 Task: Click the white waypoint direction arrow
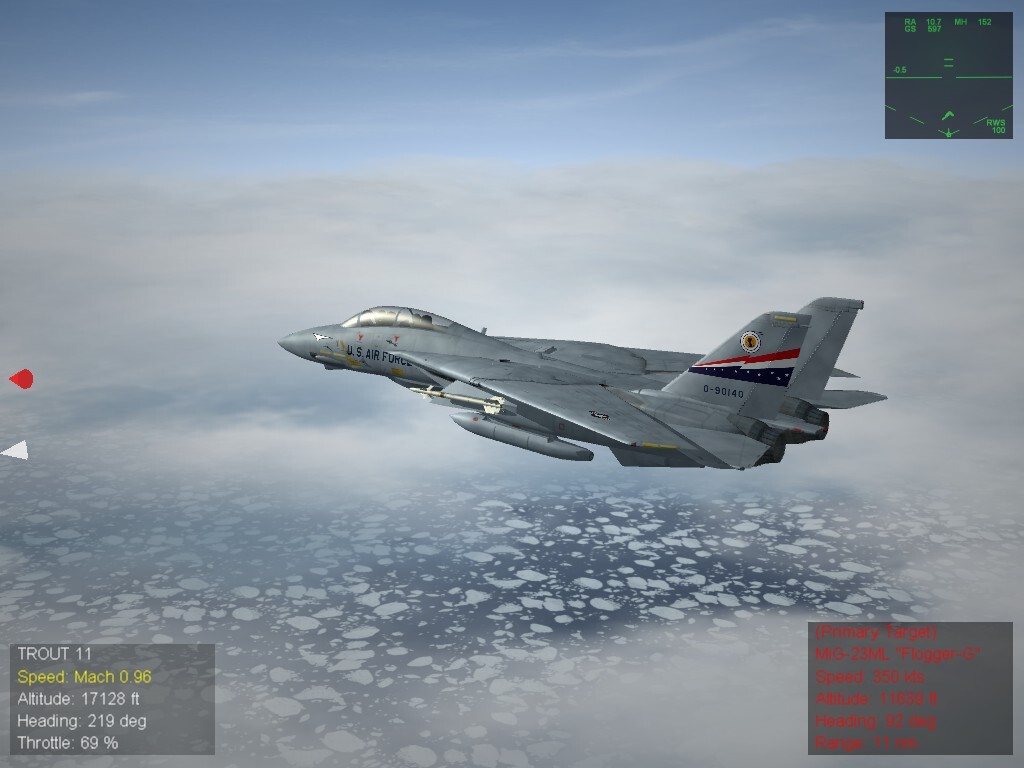(16, 451)
